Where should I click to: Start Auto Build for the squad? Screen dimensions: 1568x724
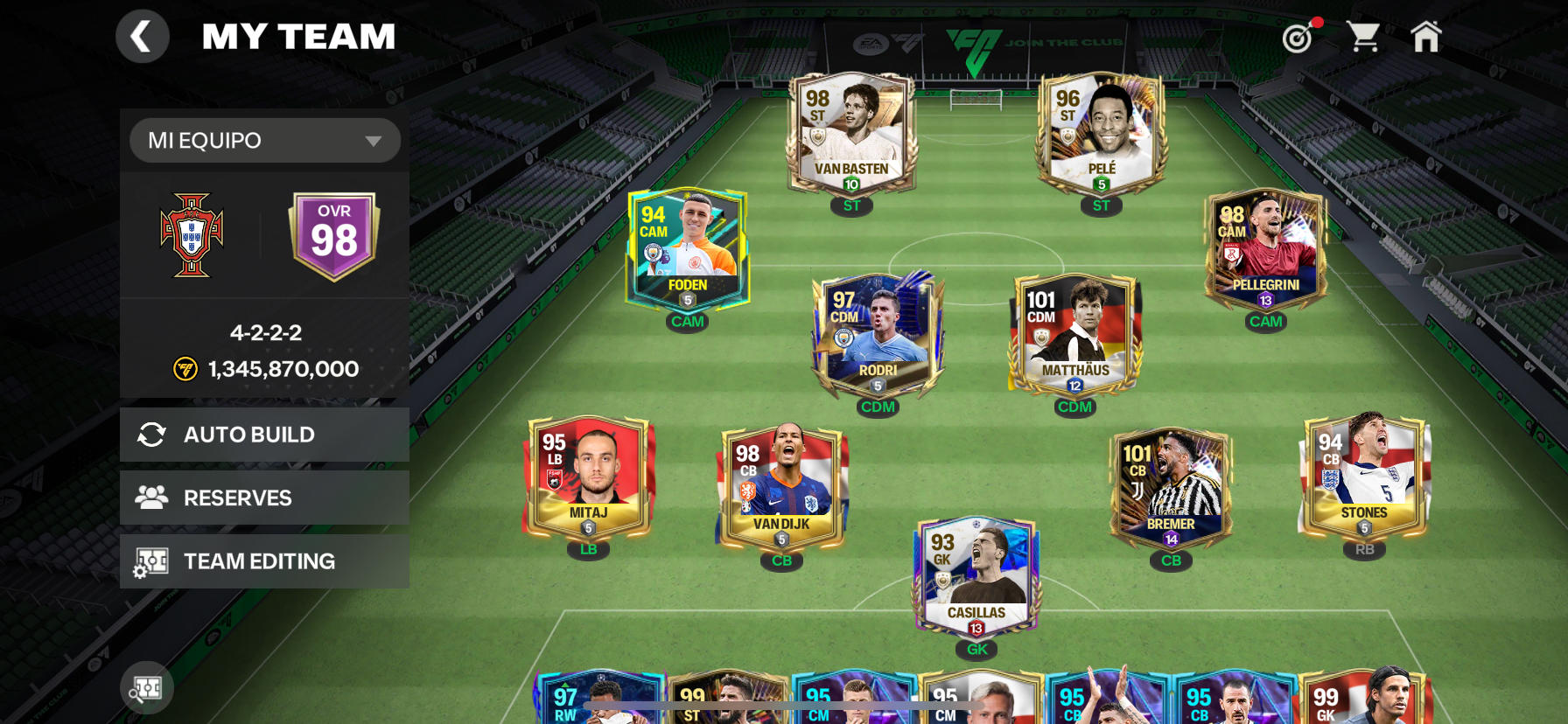point(264,435)
